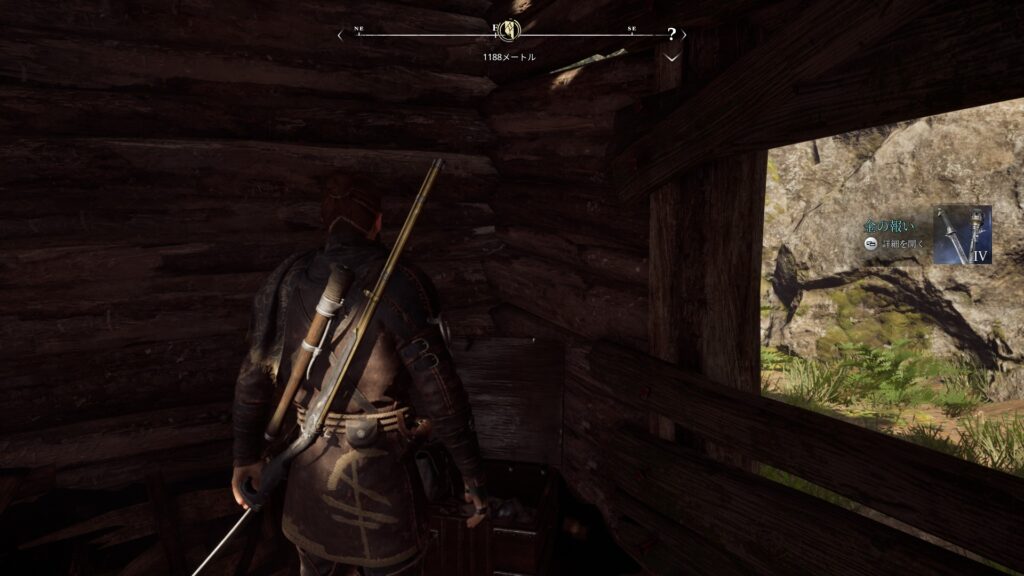
Task: Expand the chevron below the compass
Action: (x=672, y=57)
